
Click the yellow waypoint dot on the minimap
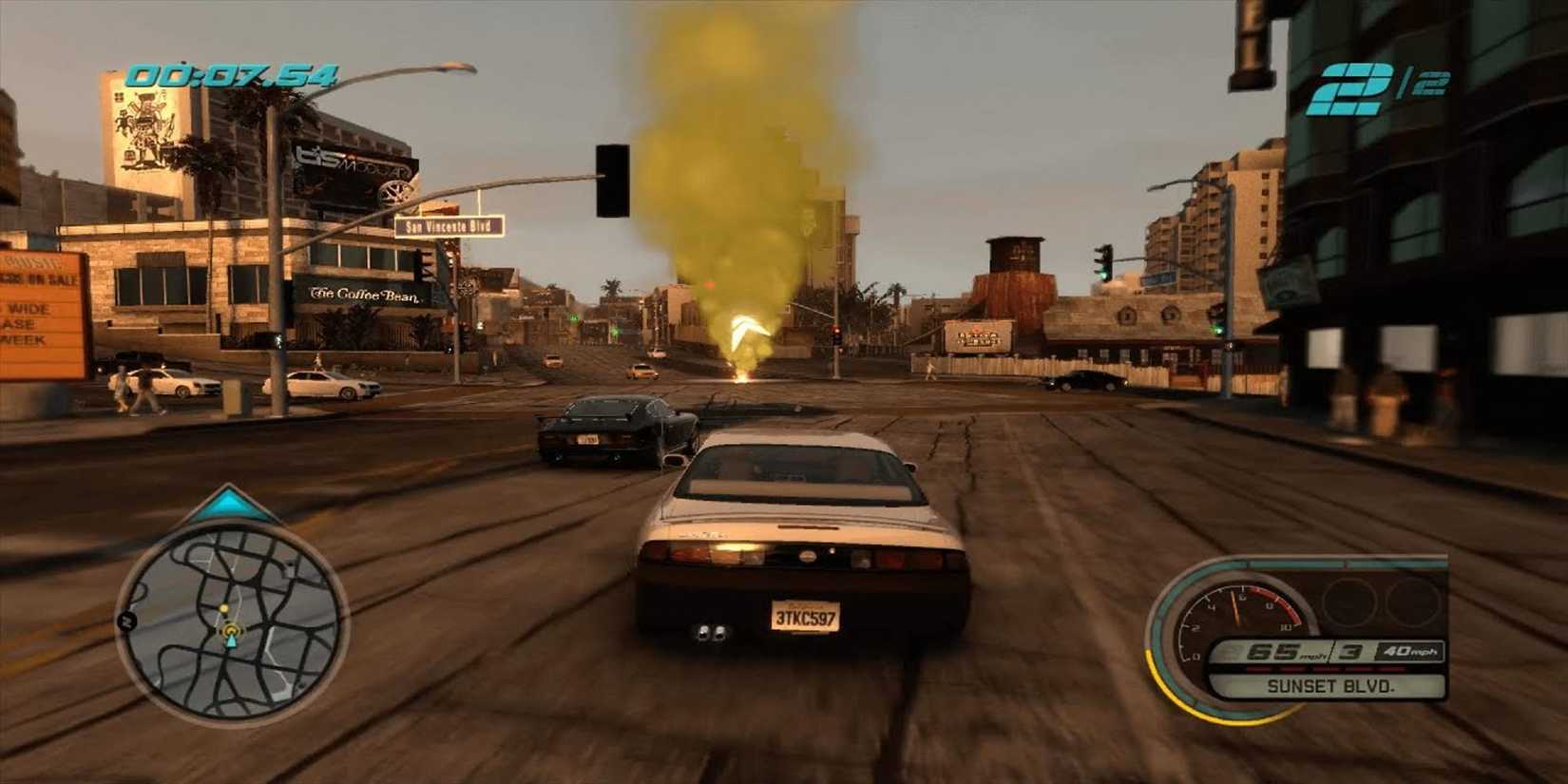point(223,608)
